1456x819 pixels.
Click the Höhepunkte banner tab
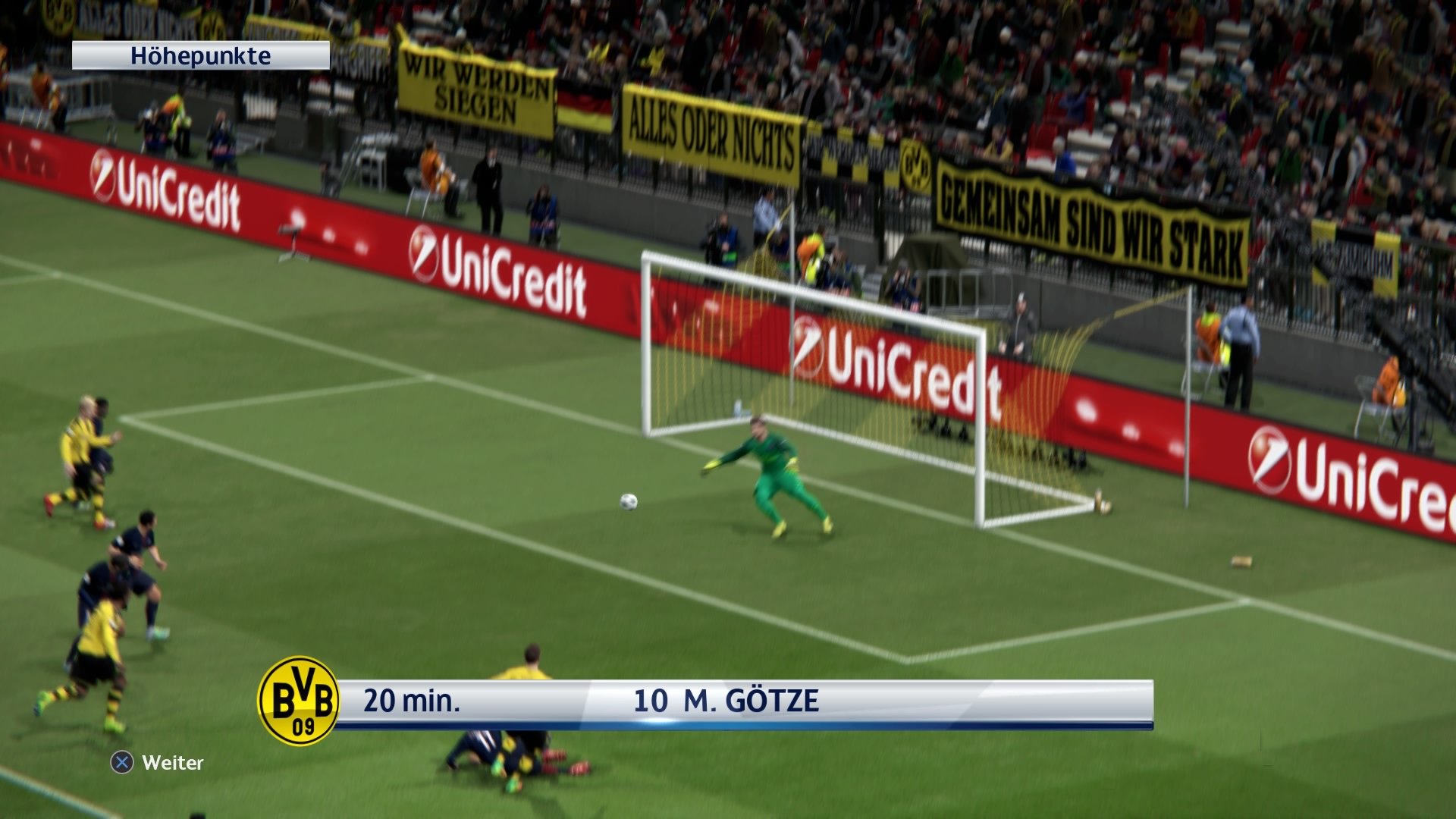201,54
